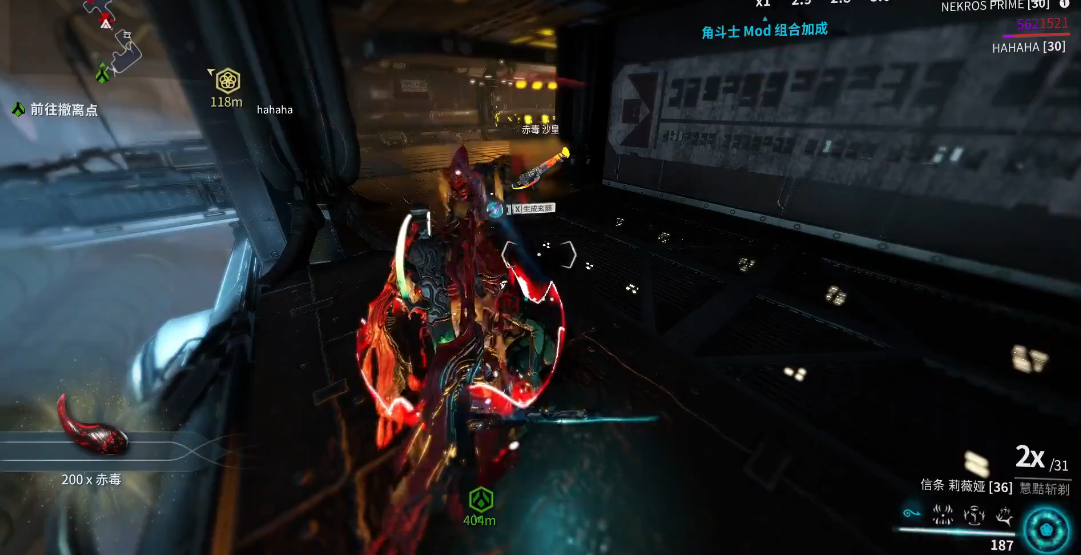The image size is (1081, 555).
Task: Activate the Terrify ability icon
Action: [942, 515]
